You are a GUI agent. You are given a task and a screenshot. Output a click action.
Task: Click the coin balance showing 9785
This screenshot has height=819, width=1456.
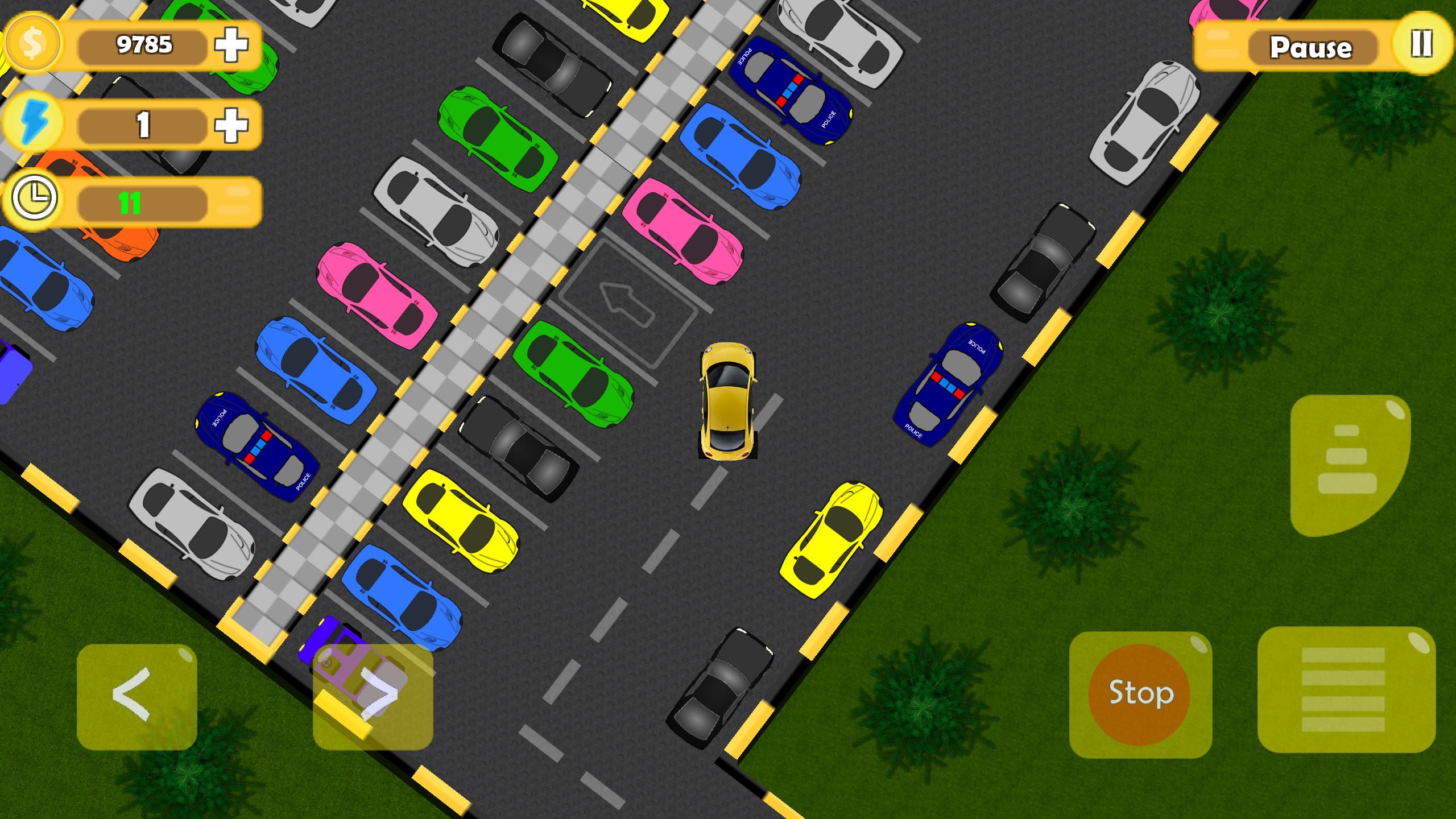coord(145,45)
